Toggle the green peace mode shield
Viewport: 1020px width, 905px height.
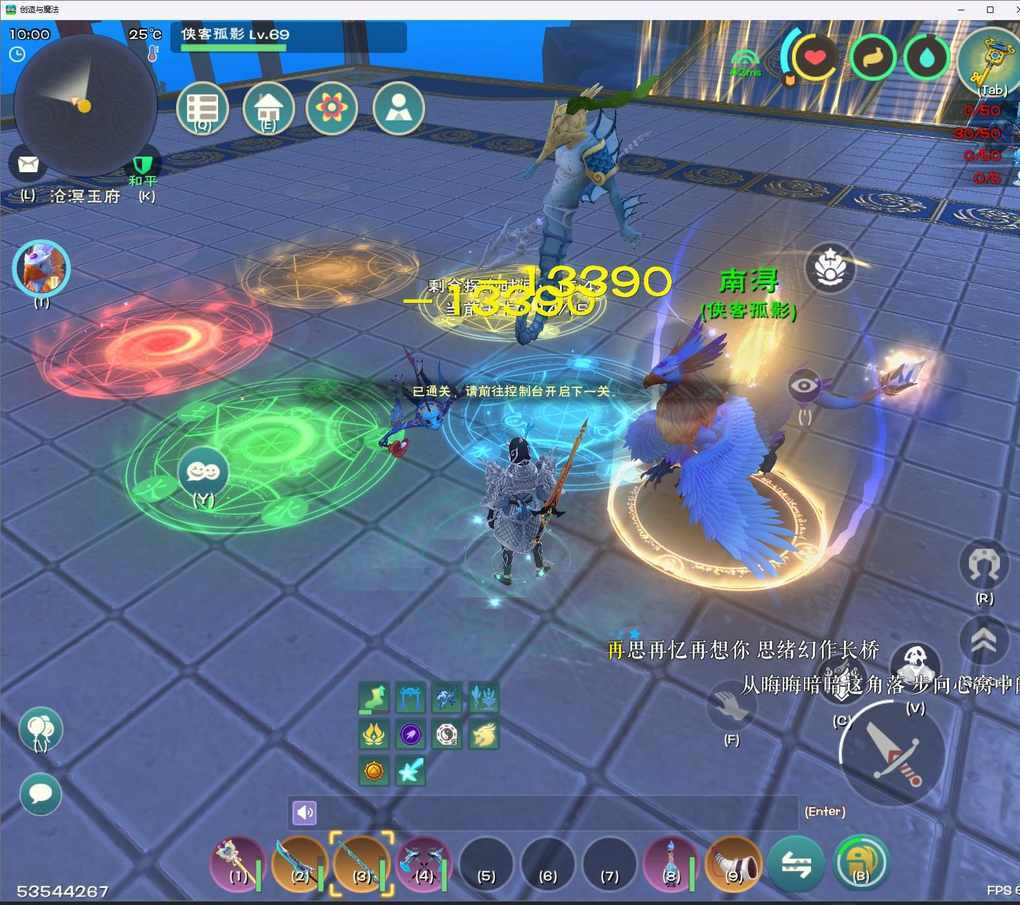pyautogui.click(x=146, y=164)
